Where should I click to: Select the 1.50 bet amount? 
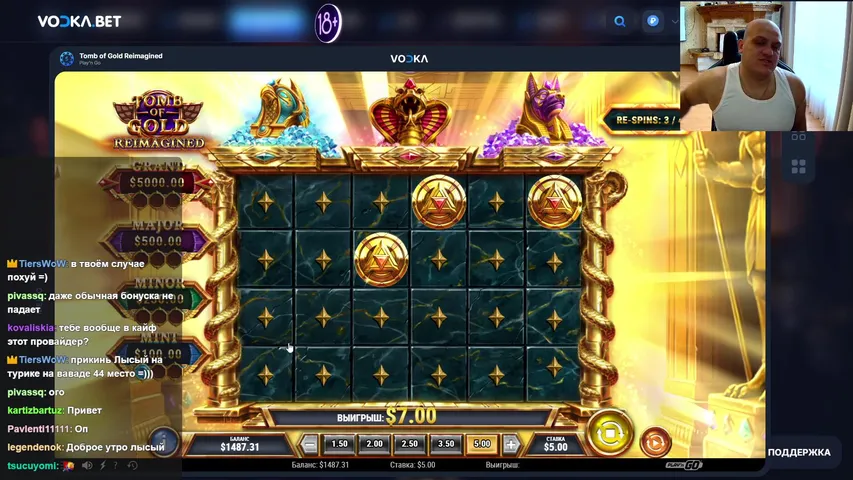click(339, 444)
